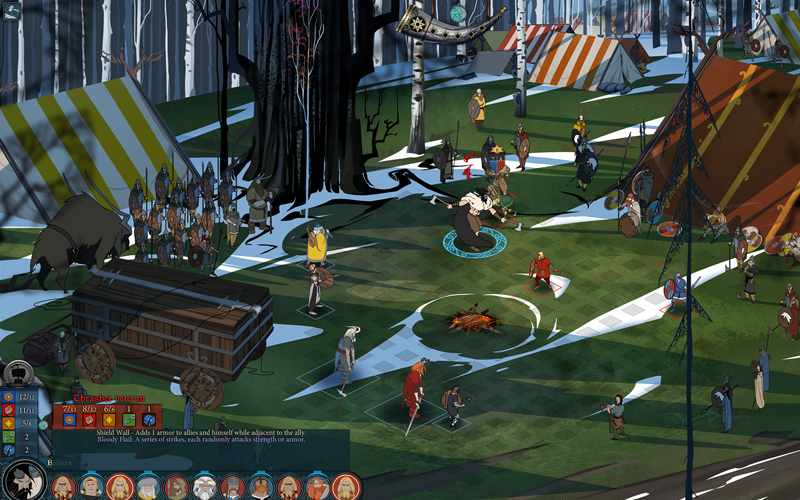Select the large black-bearded active unit portrait
Screen dimensions: 800x500
(x=23, y=480)
